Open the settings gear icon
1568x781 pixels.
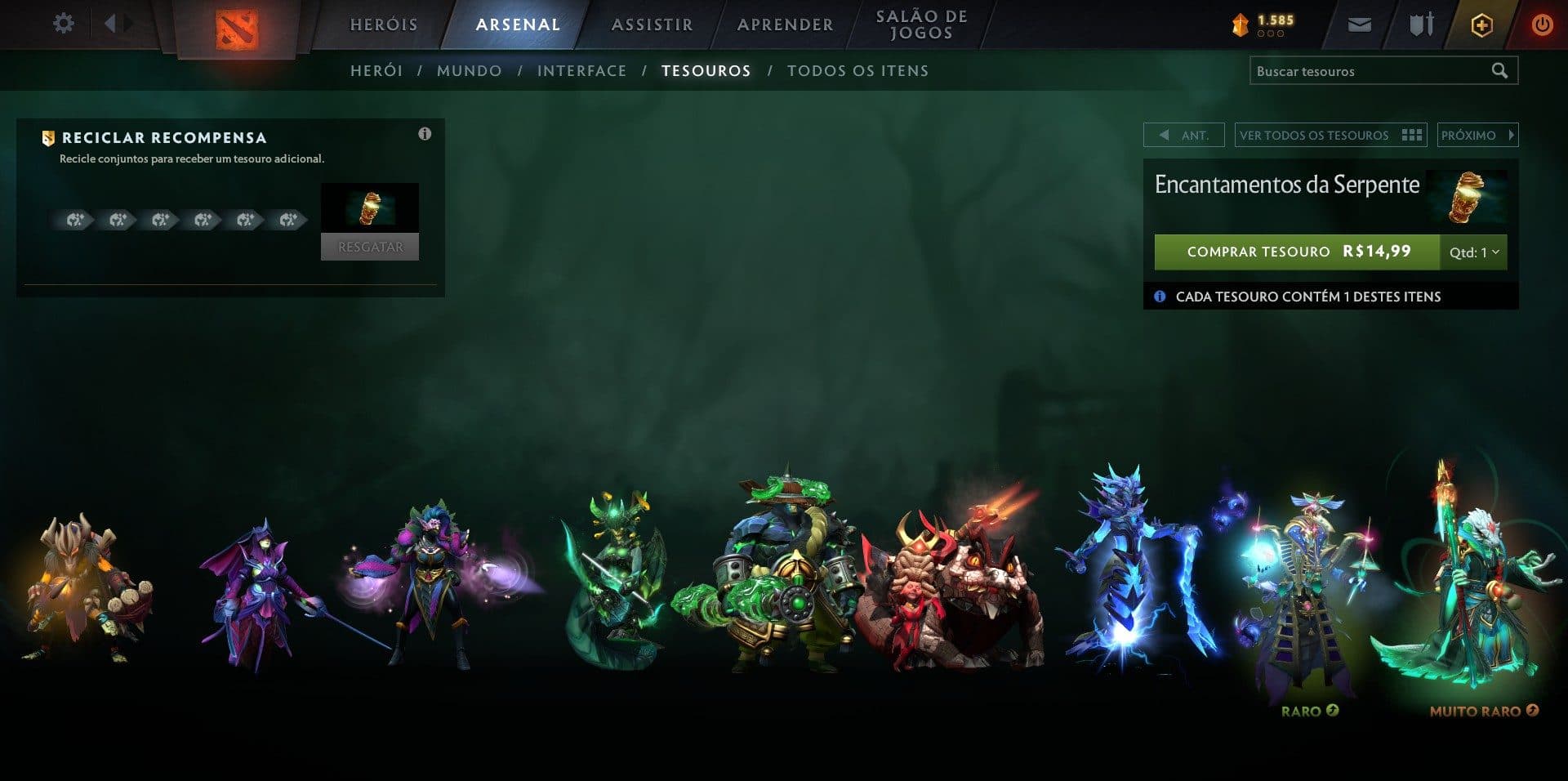(x=63, y=24)
